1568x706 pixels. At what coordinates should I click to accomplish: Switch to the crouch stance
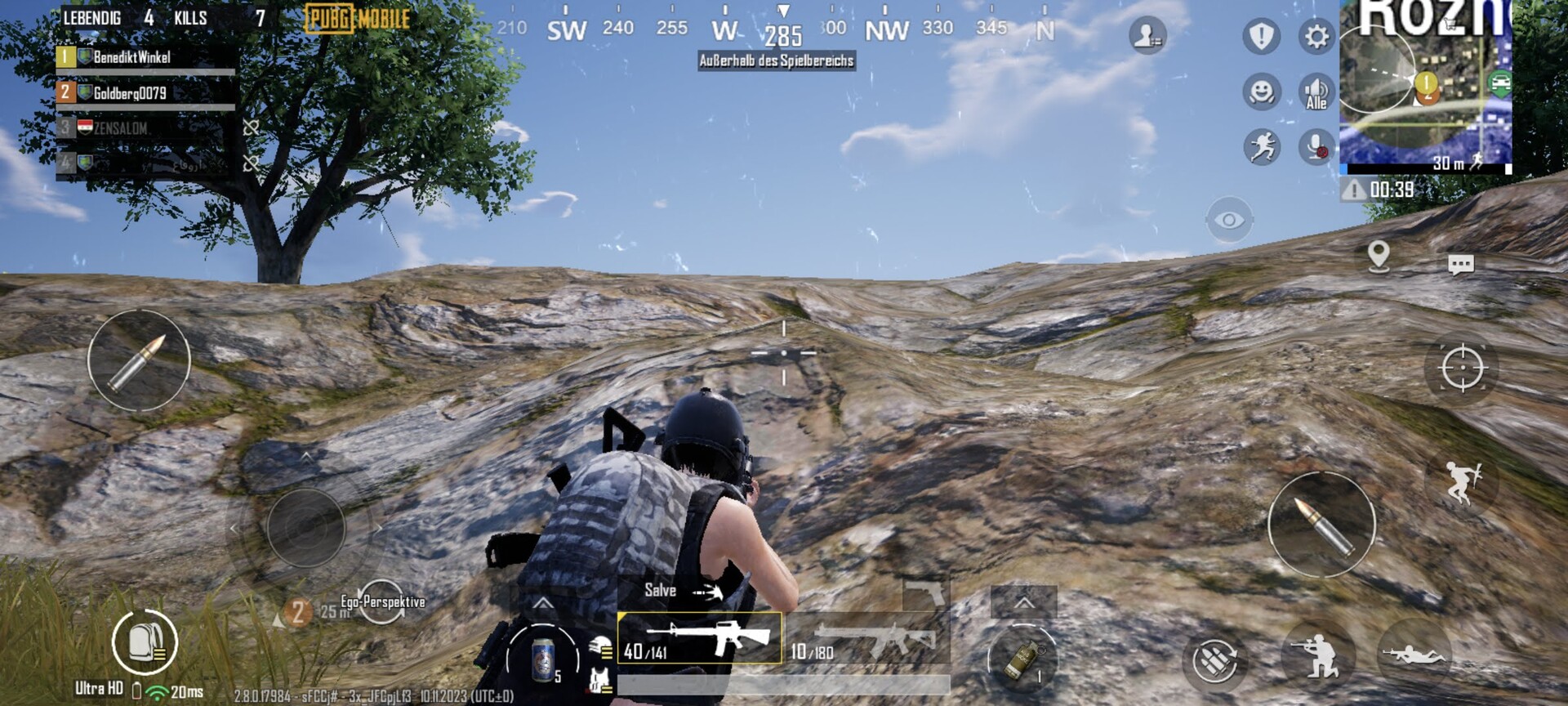tap(1317, 655)
